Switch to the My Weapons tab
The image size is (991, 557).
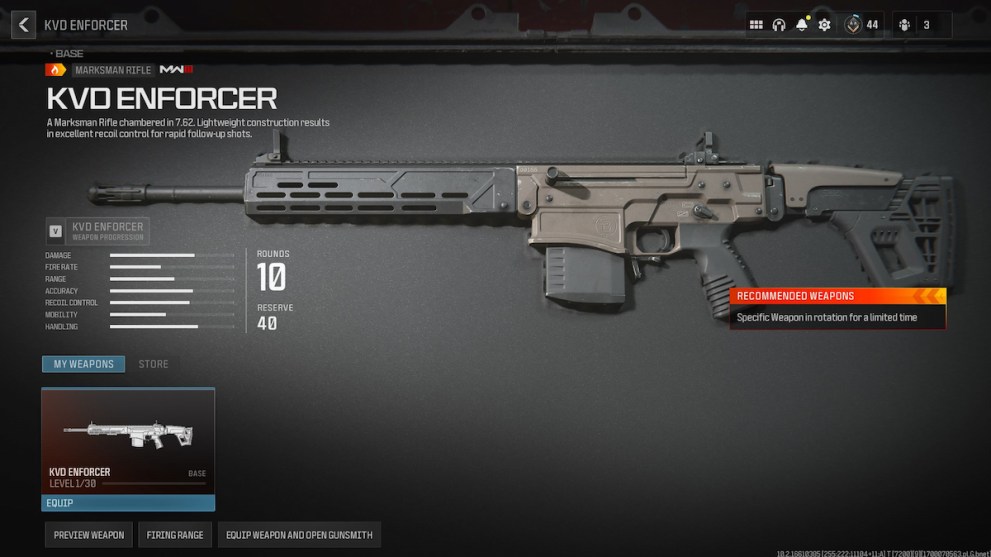point(83,364)
